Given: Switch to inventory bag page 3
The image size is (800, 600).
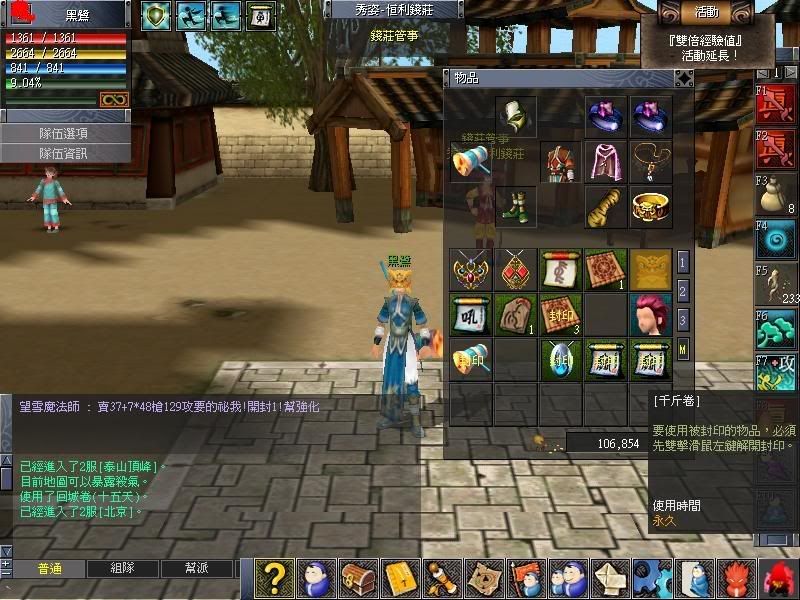Looking at the screenshot, I should pyautogui.click(x=683, y=320).
